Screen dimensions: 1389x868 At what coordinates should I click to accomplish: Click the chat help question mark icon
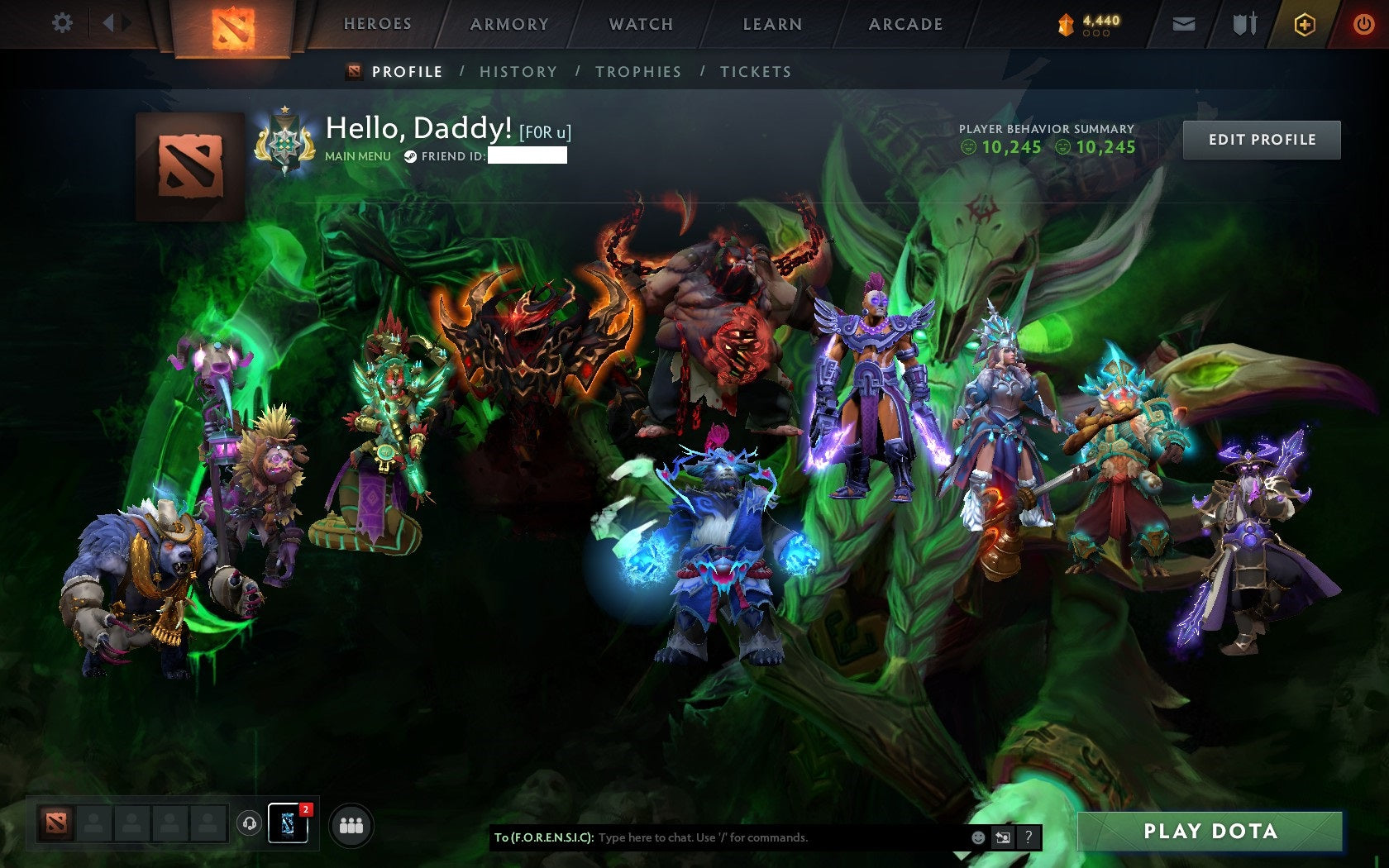click(1028, 837)
